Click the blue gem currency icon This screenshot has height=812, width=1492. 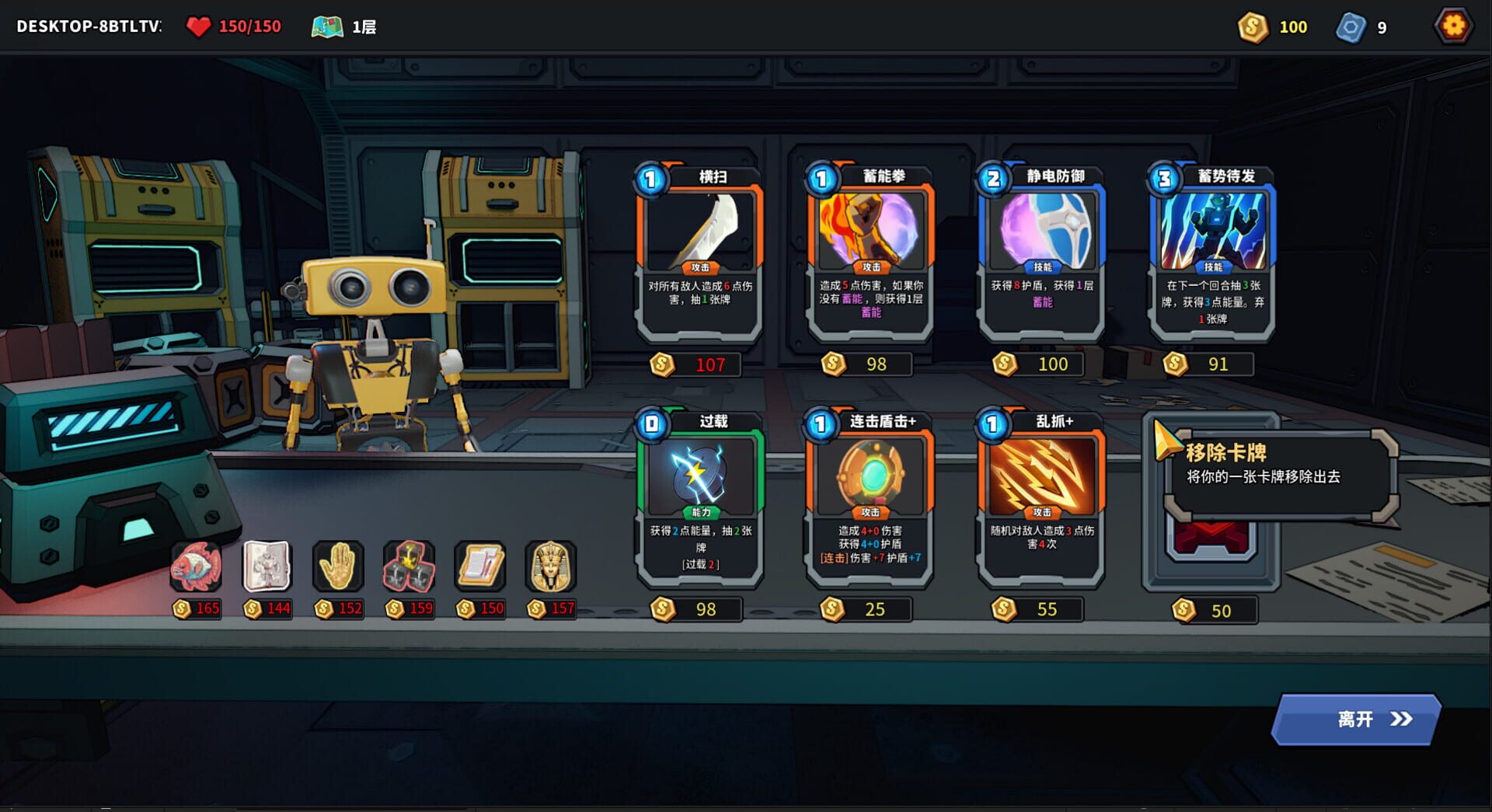click(x=1351, y=26)
